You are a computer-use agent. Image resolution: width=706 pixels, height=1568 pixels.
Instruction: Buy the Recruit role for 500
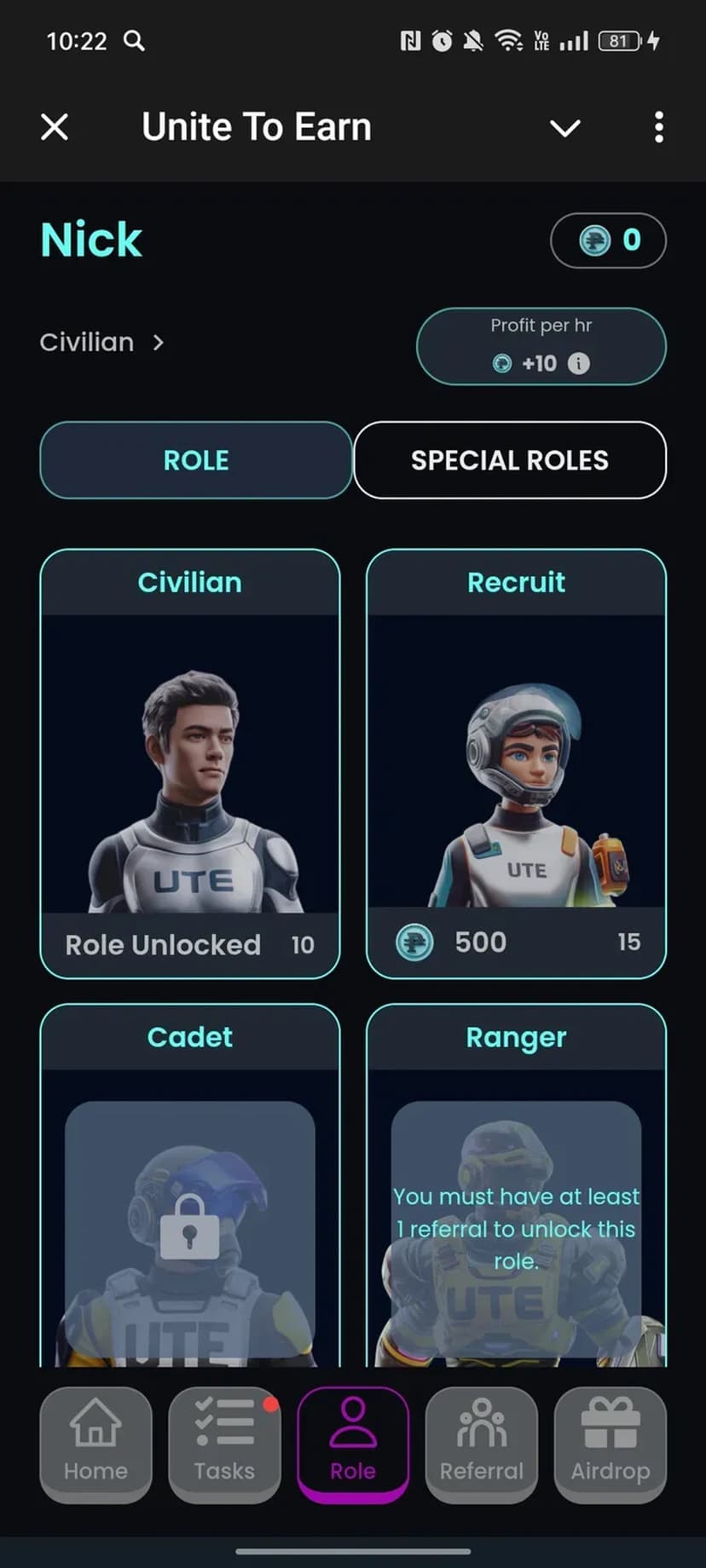516,942
